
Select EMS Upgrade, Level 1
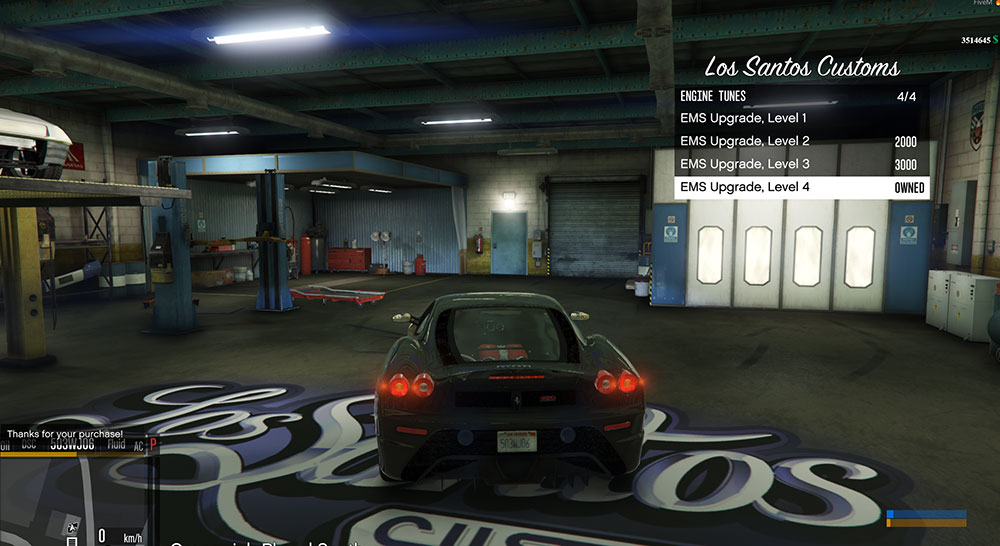coord(800,119)
